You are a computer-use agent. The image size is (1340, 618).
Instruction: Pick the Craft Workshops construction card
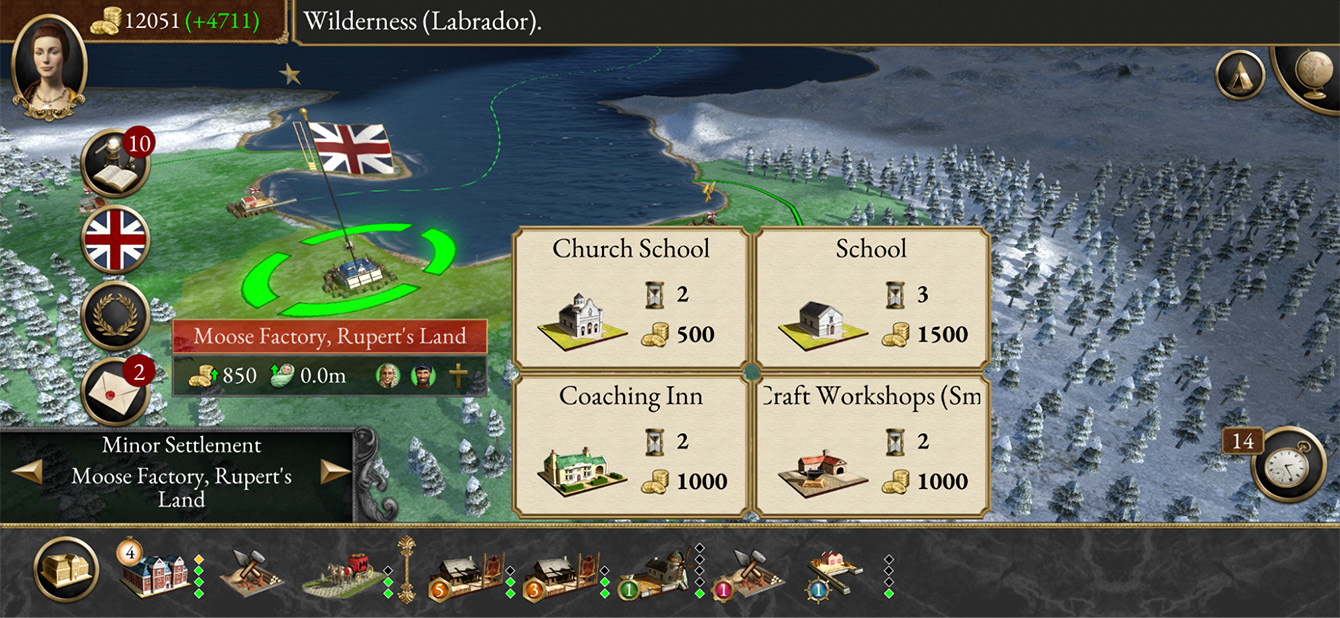click(871, 446)
